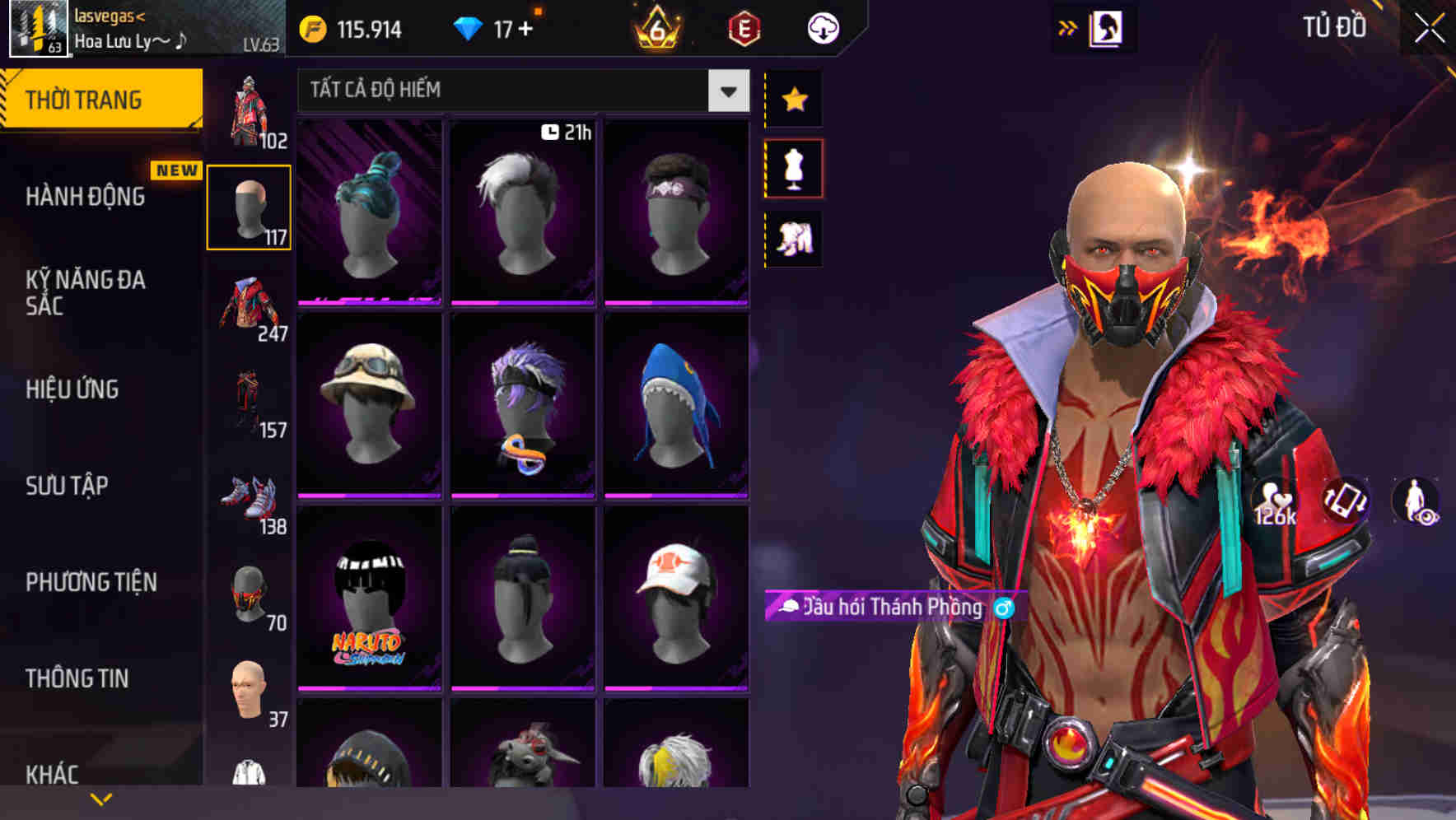1456x820 pixels.
Task: Open the favorites star filter
Action: (795, 100)
